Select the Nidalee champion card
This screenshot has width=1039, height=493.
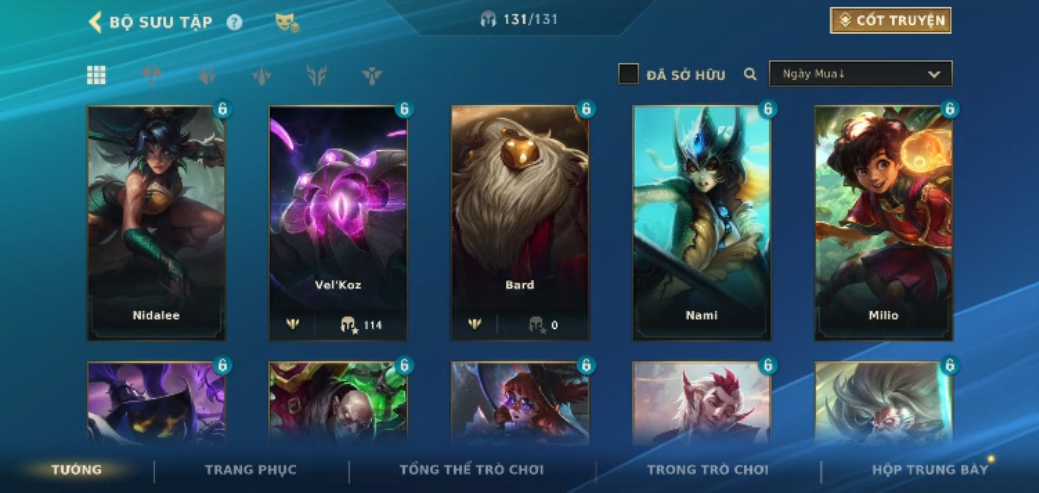(156, 222)
